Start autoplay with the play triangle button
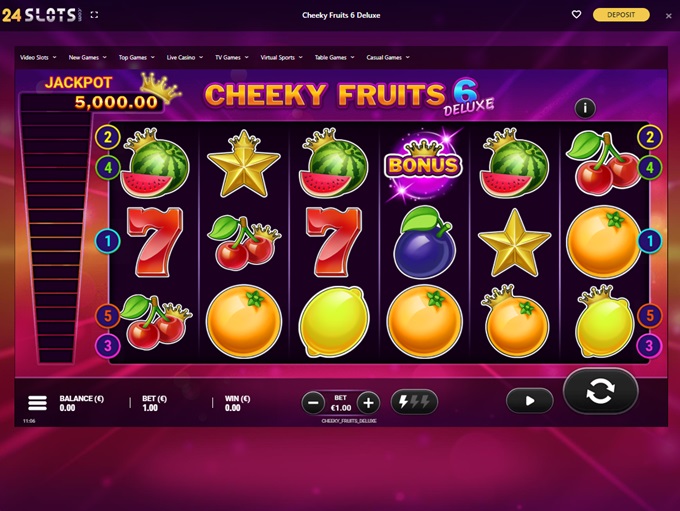The height and width of the screenshot is (511, 680). click(x=529, y=401)
